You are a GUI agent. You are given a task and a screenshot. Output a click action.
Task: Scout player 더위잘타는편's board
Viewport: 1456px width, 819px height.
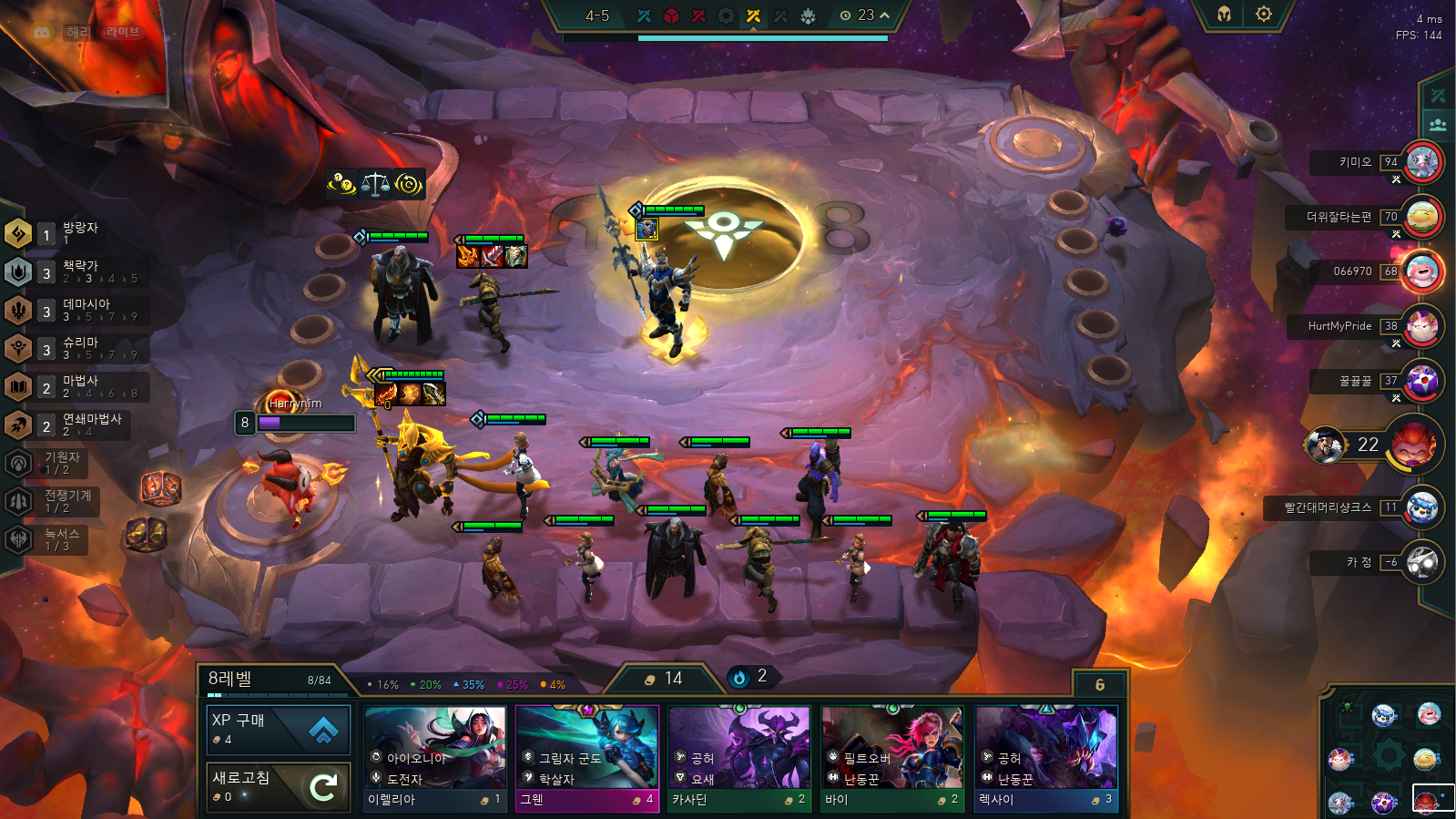1421,218
